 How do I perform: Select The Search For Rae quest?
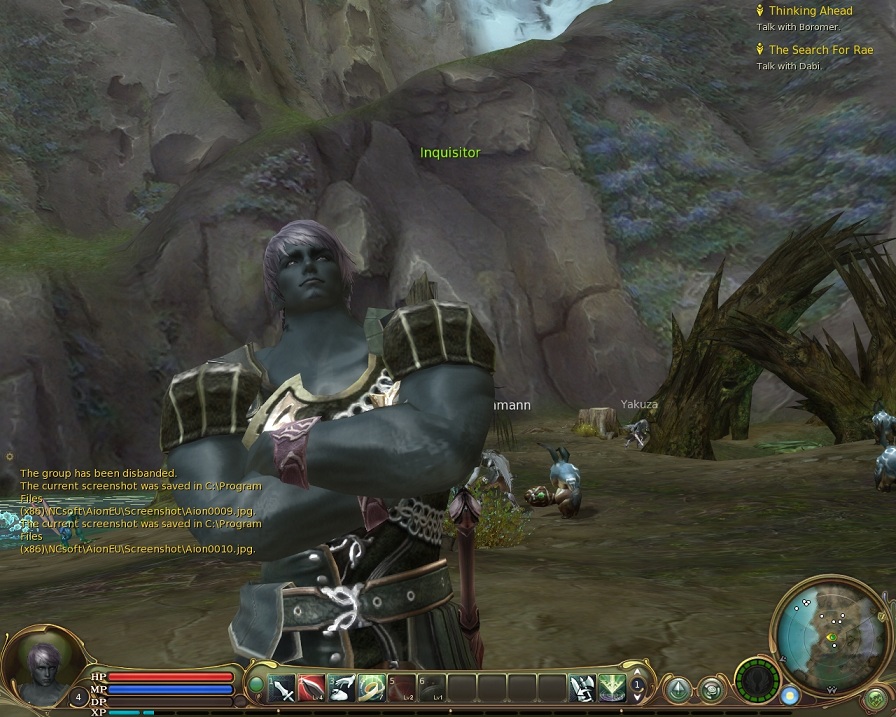pos(820,50)
